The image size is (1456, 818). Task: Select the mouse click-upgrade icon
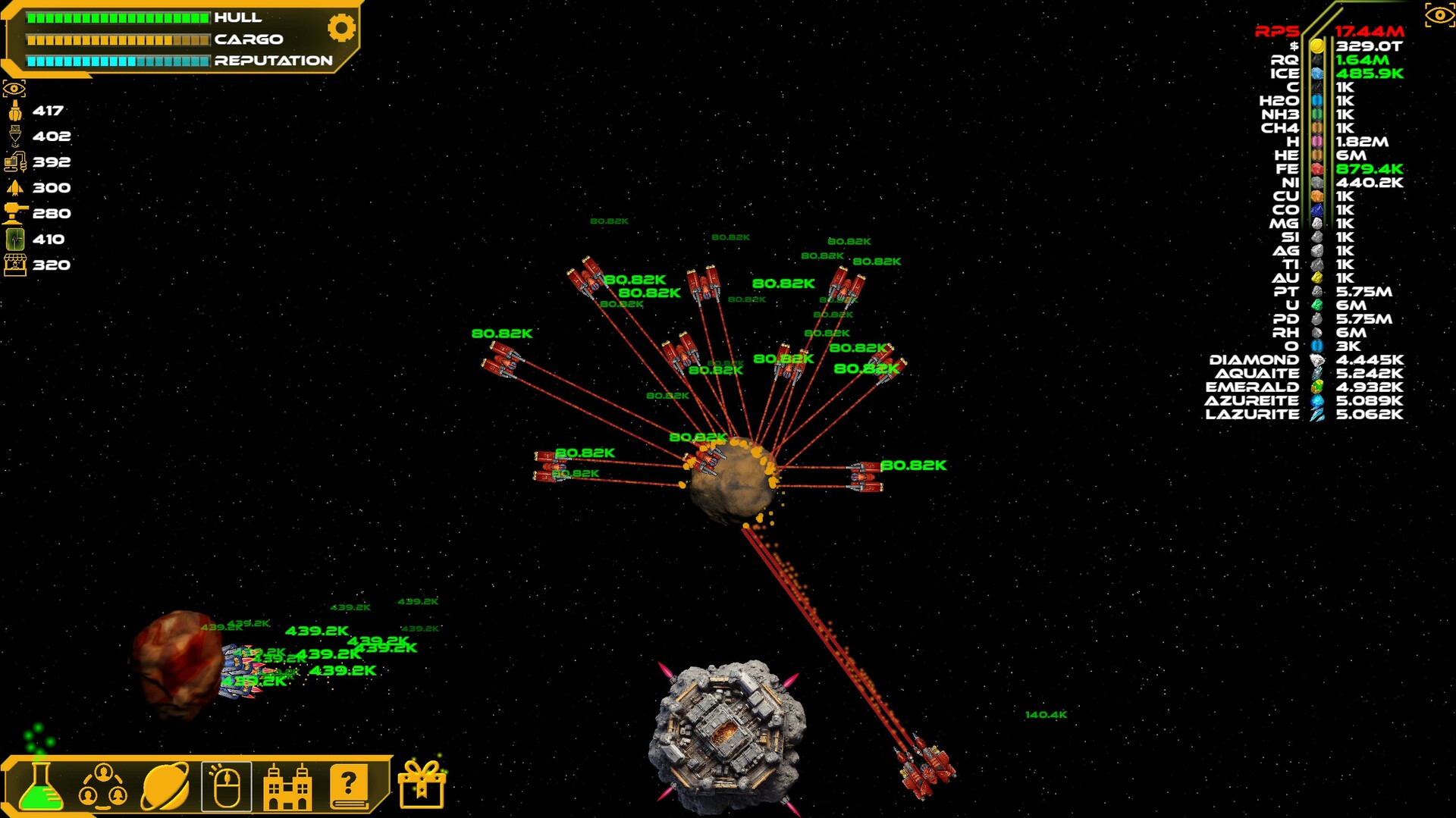pyautogui.click(x=227, y=785)
